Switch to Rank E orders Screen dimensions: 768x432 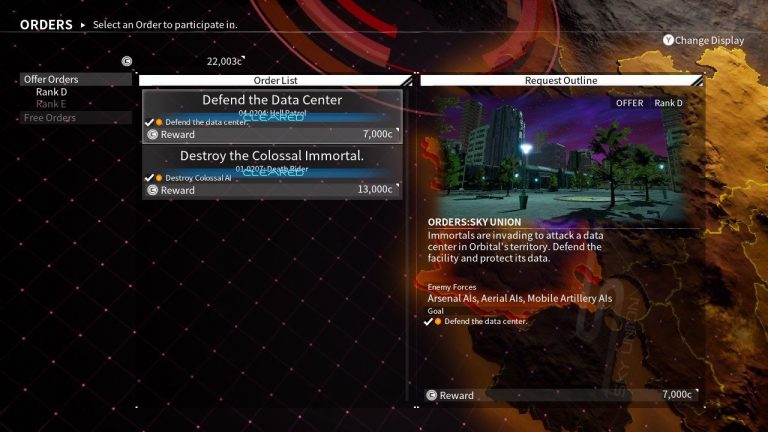(52, 104)
